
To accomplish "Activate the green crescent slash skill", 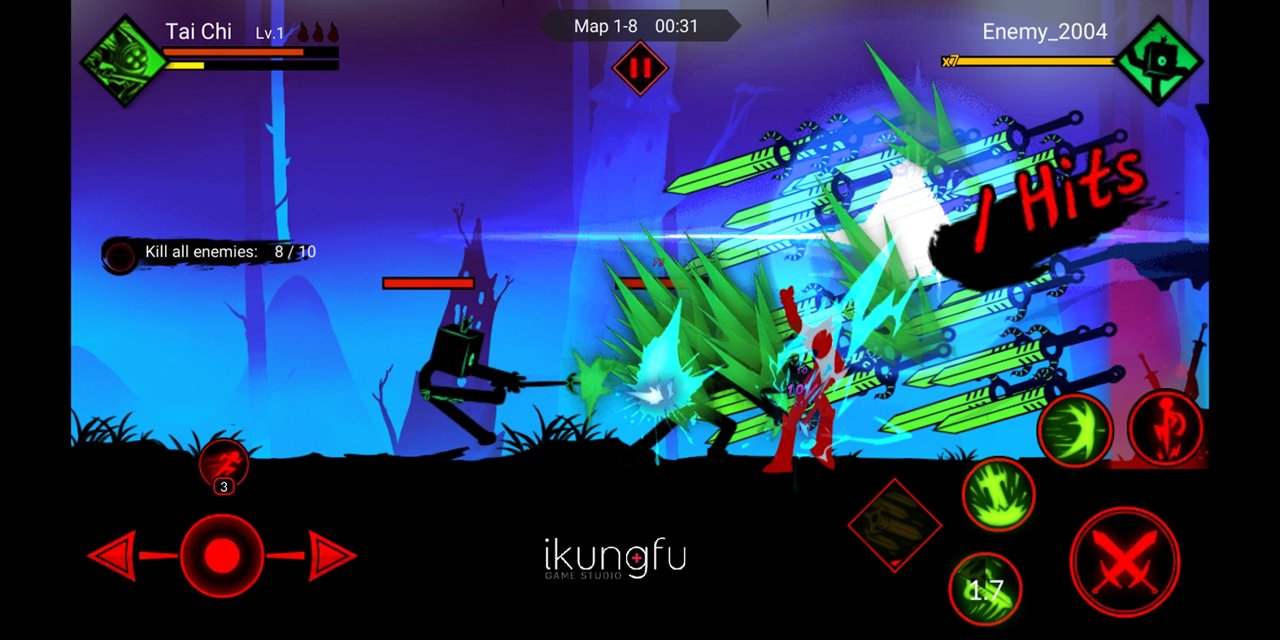I will pyautogui.click(x=1075, y=430).
